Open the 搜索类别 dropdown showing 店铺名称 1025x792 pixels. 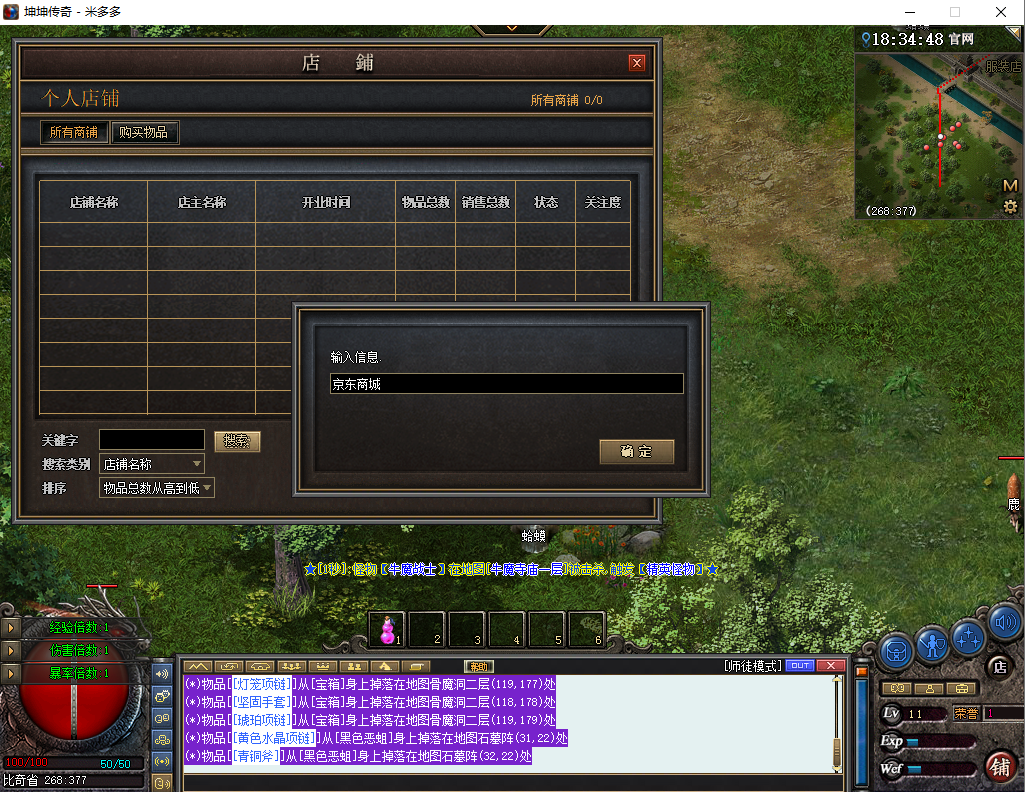pos(152,464)
